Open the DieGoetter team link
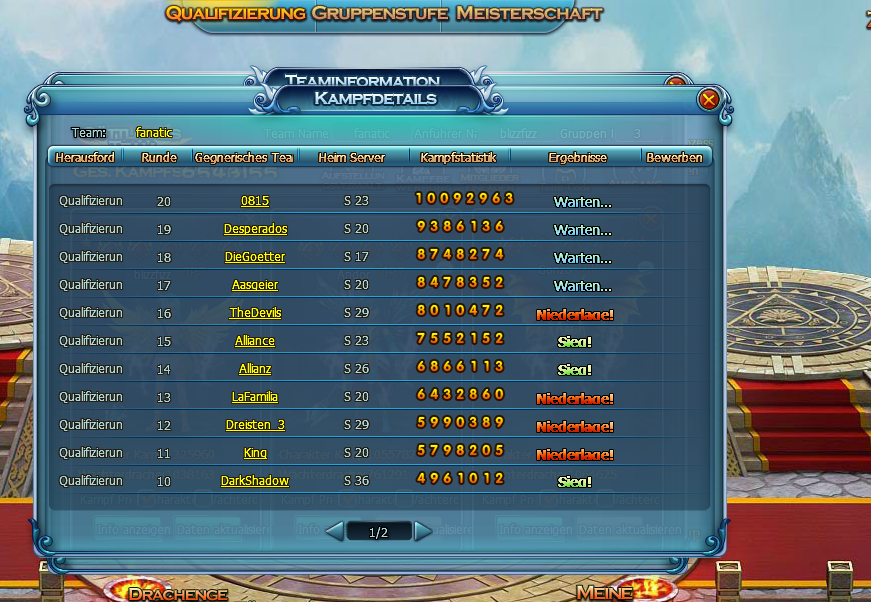Viewport: 871px width, 602px height. click(255, 257)
